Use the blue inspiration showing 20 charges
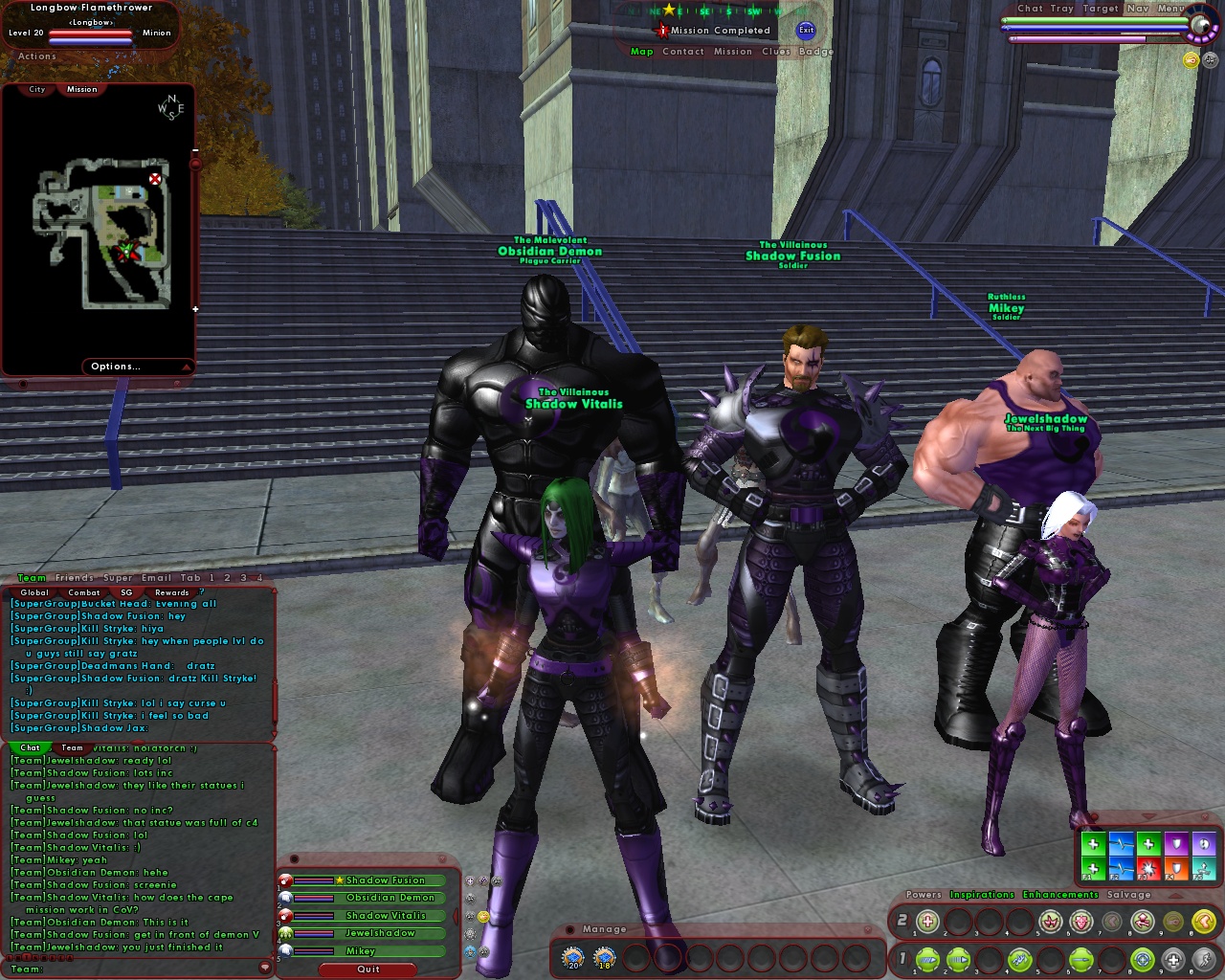The width and height of the screenshot is (1225, 980). click(571, 954)
